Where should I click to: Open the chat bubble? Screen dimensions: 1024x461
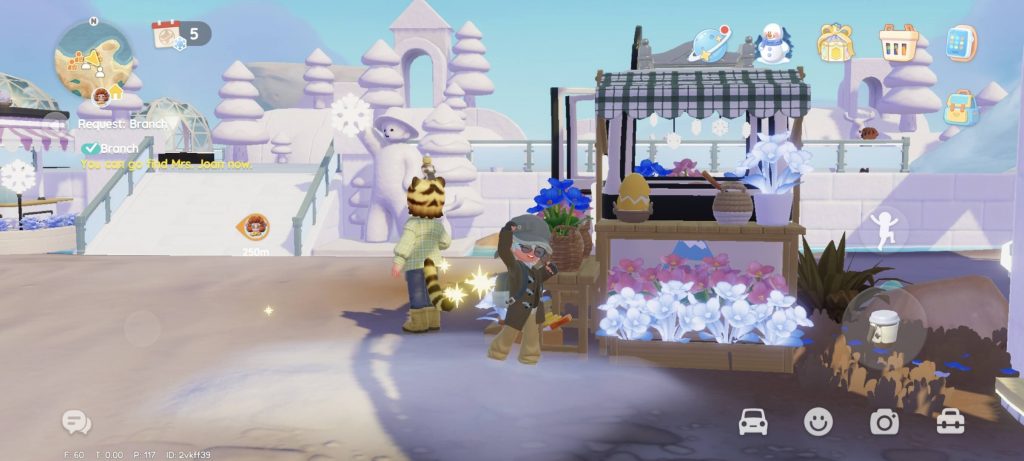point(76,422)
